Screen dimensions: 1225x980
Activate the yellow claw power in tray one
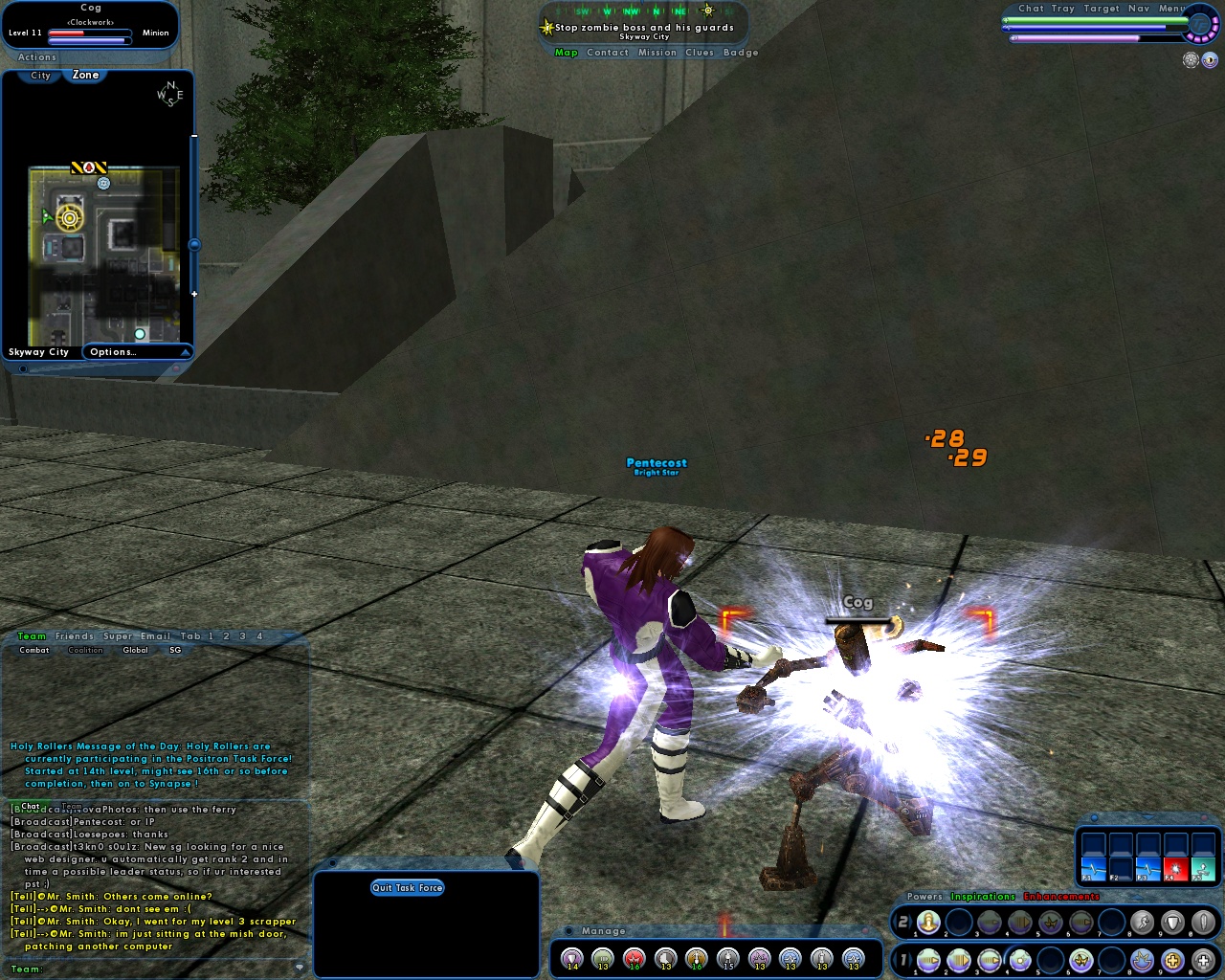pyautogui.click(x=1081, y=961)
